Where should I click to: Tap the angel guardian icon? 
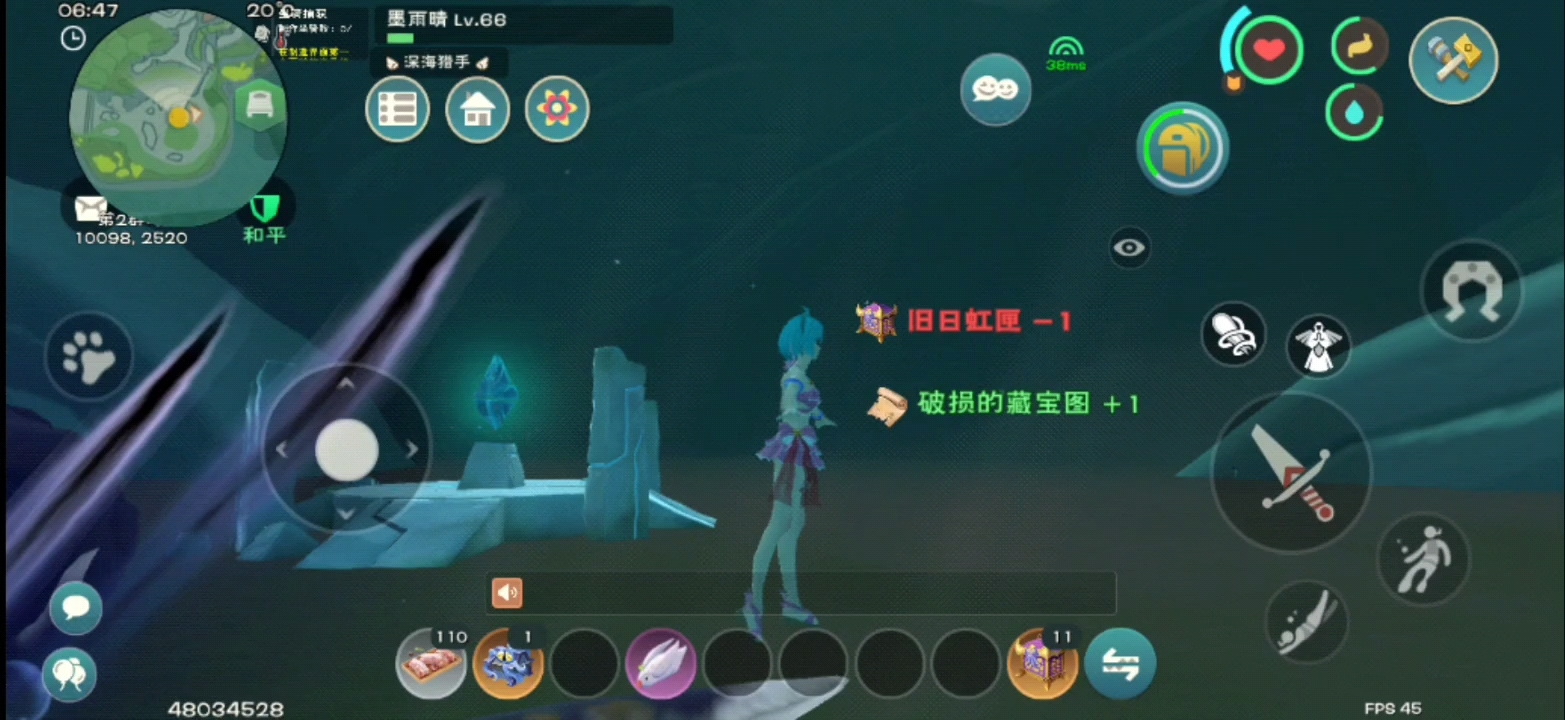click(1318, 348)
